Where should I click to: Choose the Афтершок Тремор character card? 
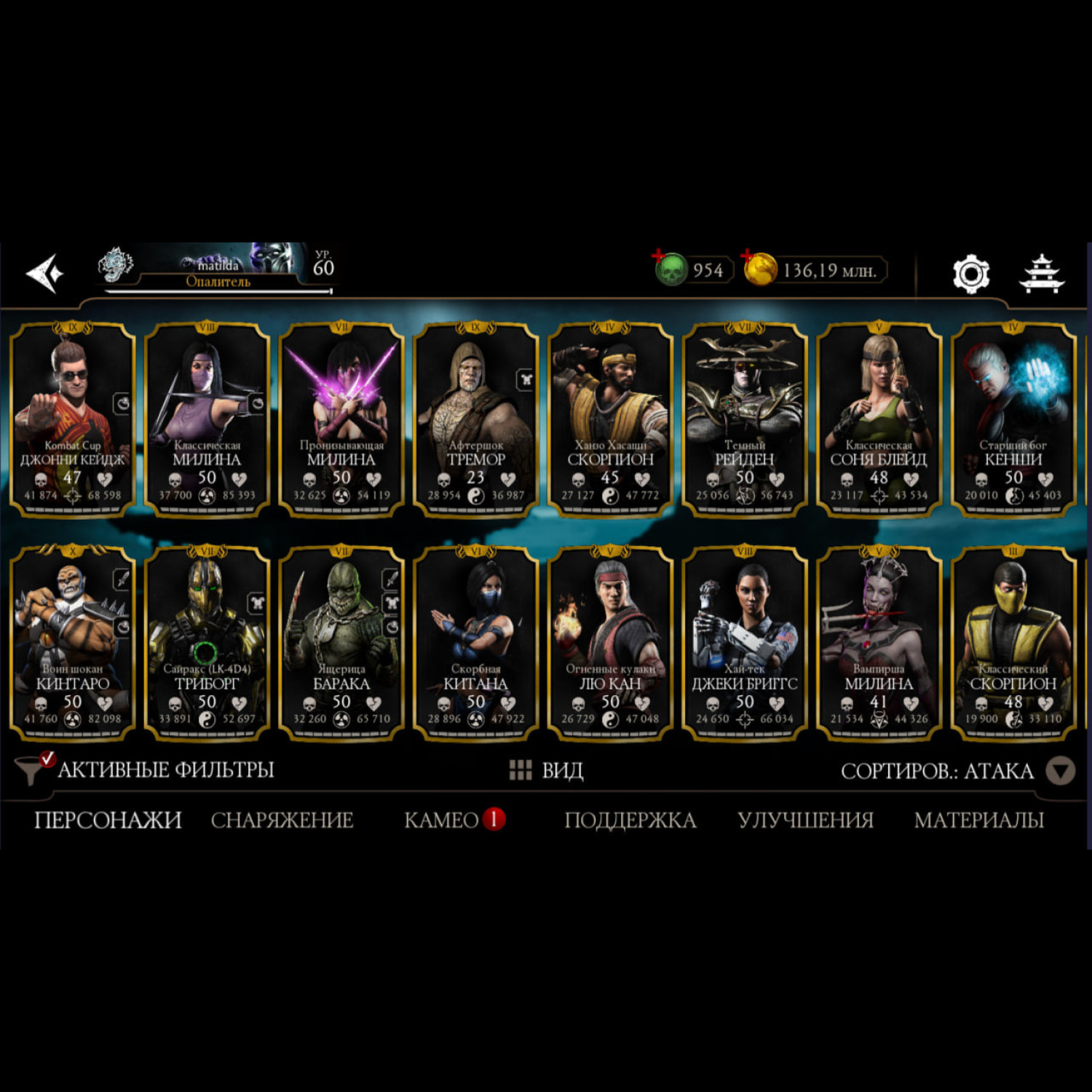click(475, 419)
